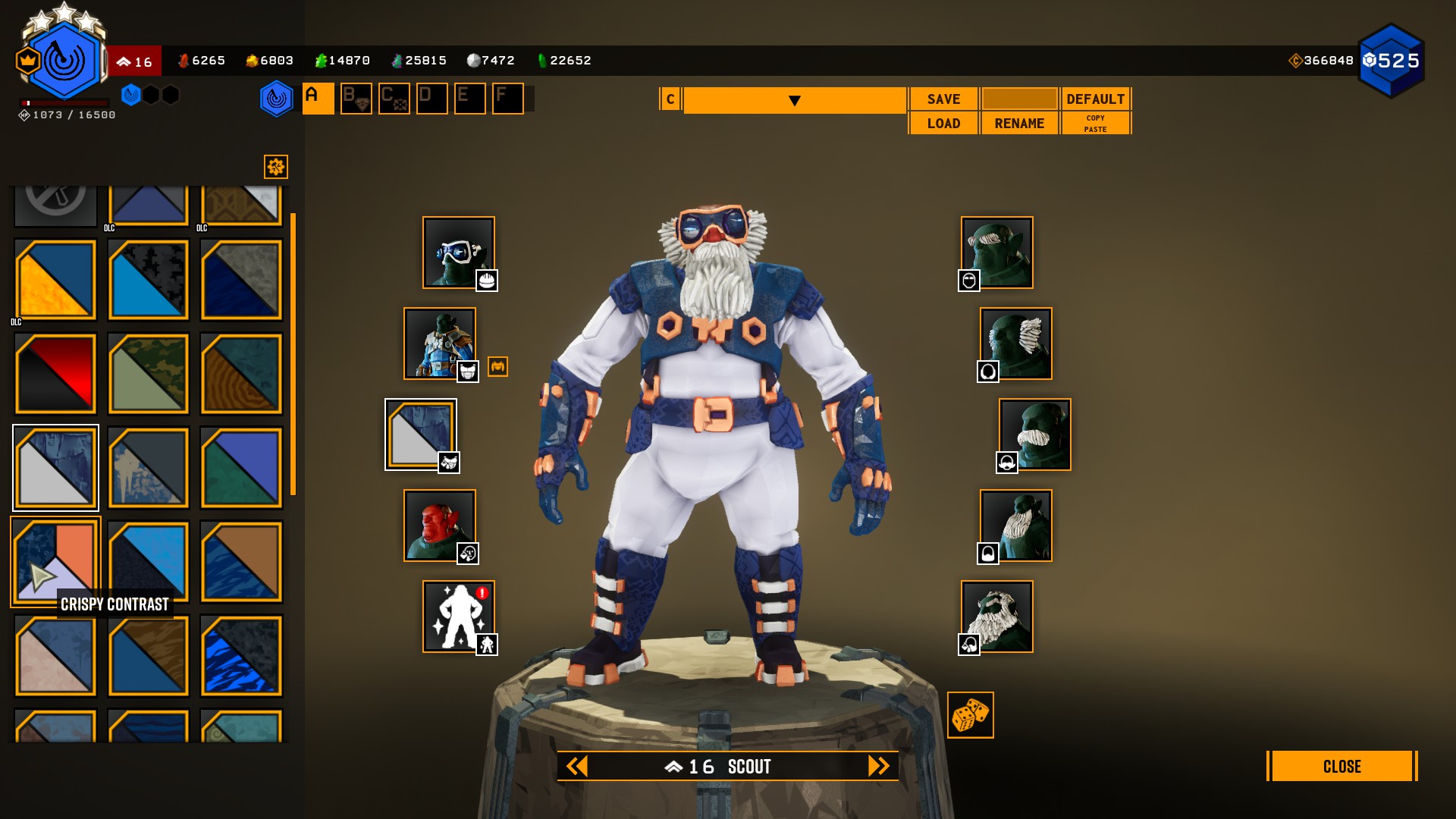
Task: Reset appearance with the DEFAULT button
Action: tap(1095, 99)
